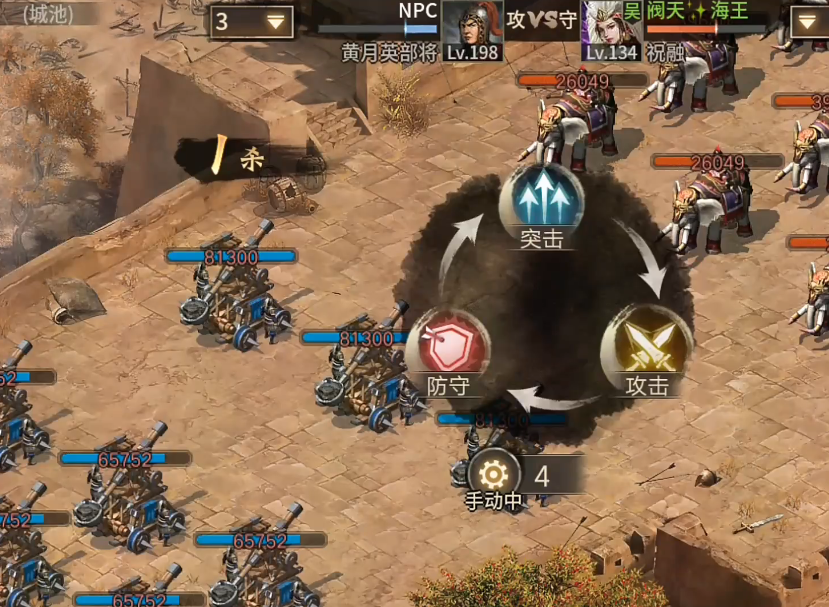View the NPC attacker general portrait
829x607 pixels.
point(471,25)
